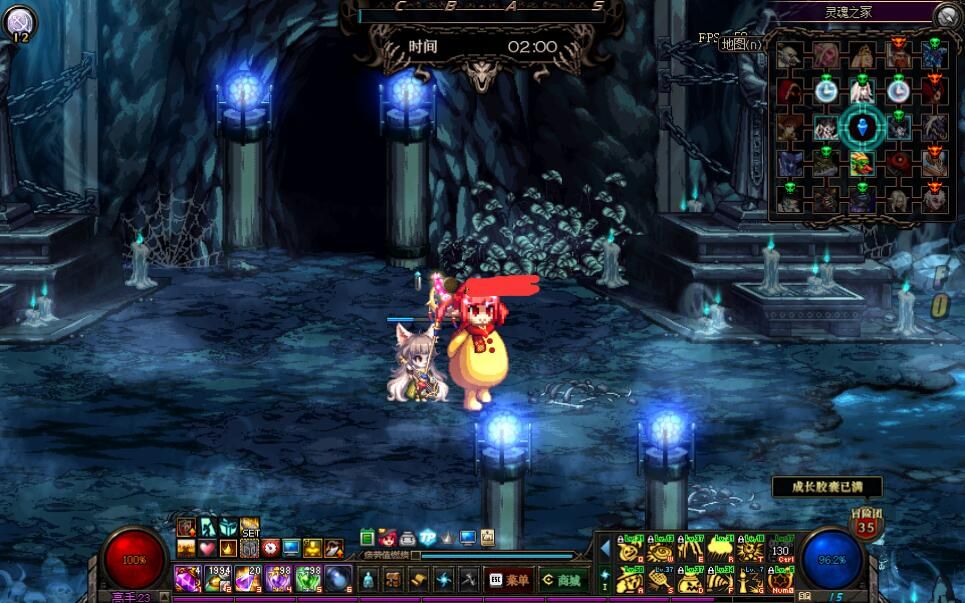965x603 pixels.
Task: Click the TP icon above the fatigue bar
Action: (x=428, y=537)
